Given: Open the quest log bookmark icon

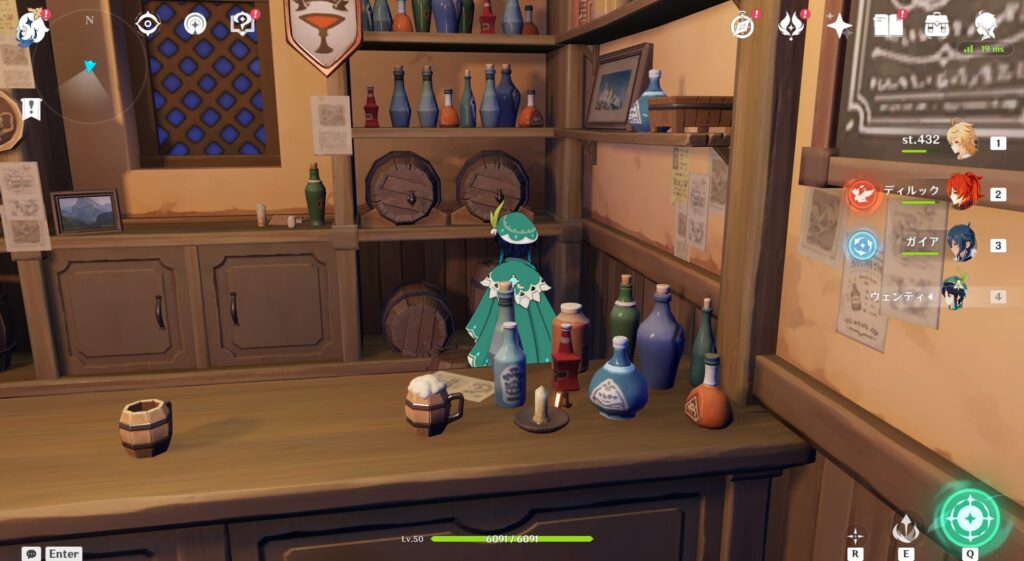Looking at the screenshot, I should click(x=31, y=109).
